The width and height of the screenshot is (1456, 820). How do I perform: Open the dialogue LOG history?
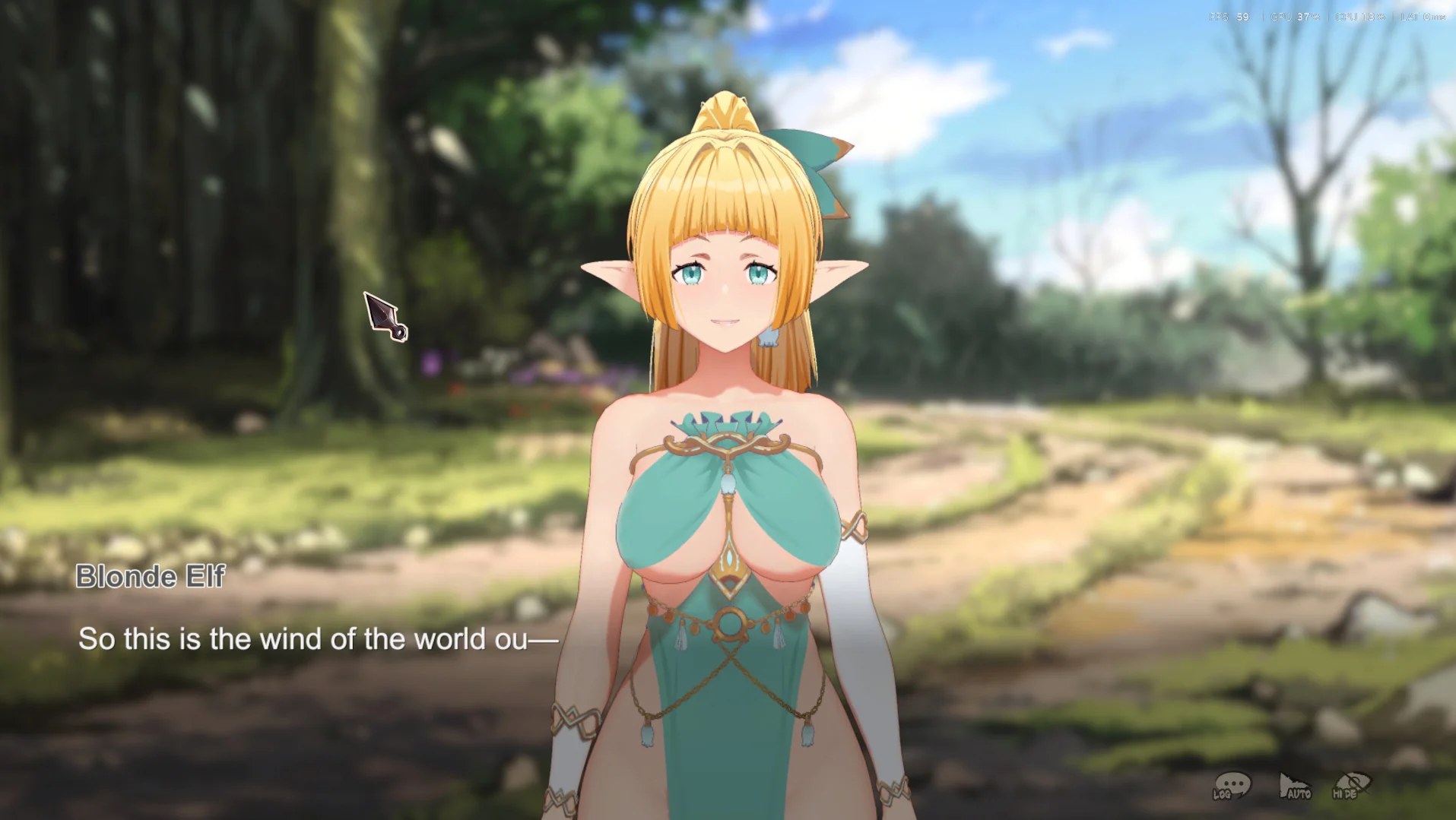coord(1232,786)
